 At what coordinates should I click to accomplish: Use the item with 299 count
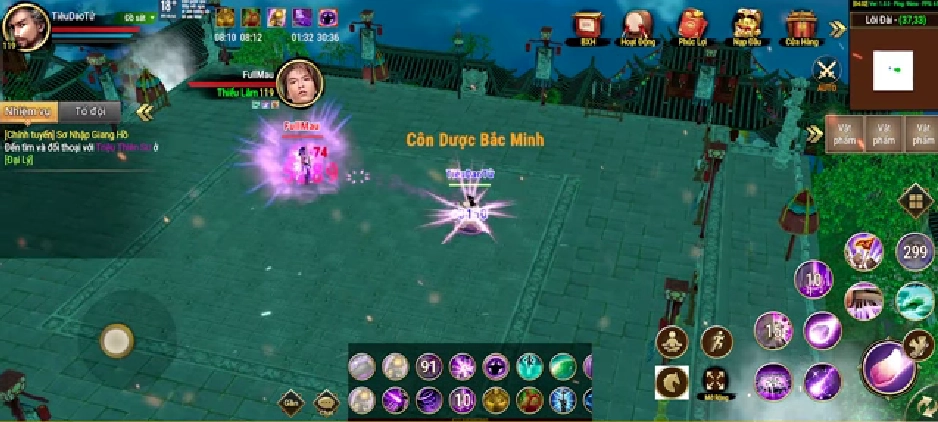(x=913, y=250)
